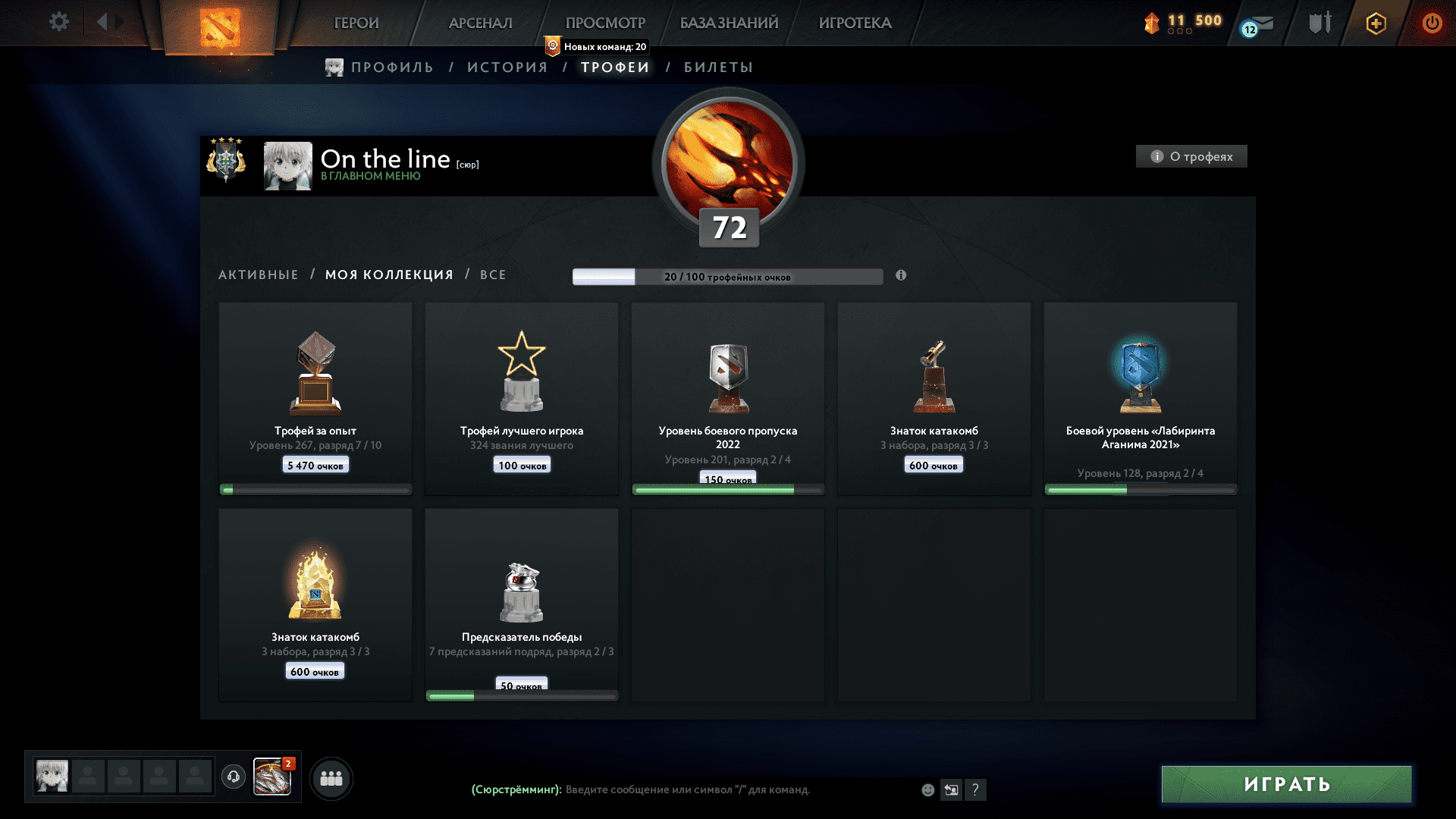Viewport: 1456px width, 819px height.
Task: Open the party members button
Action: pos(331,778)
